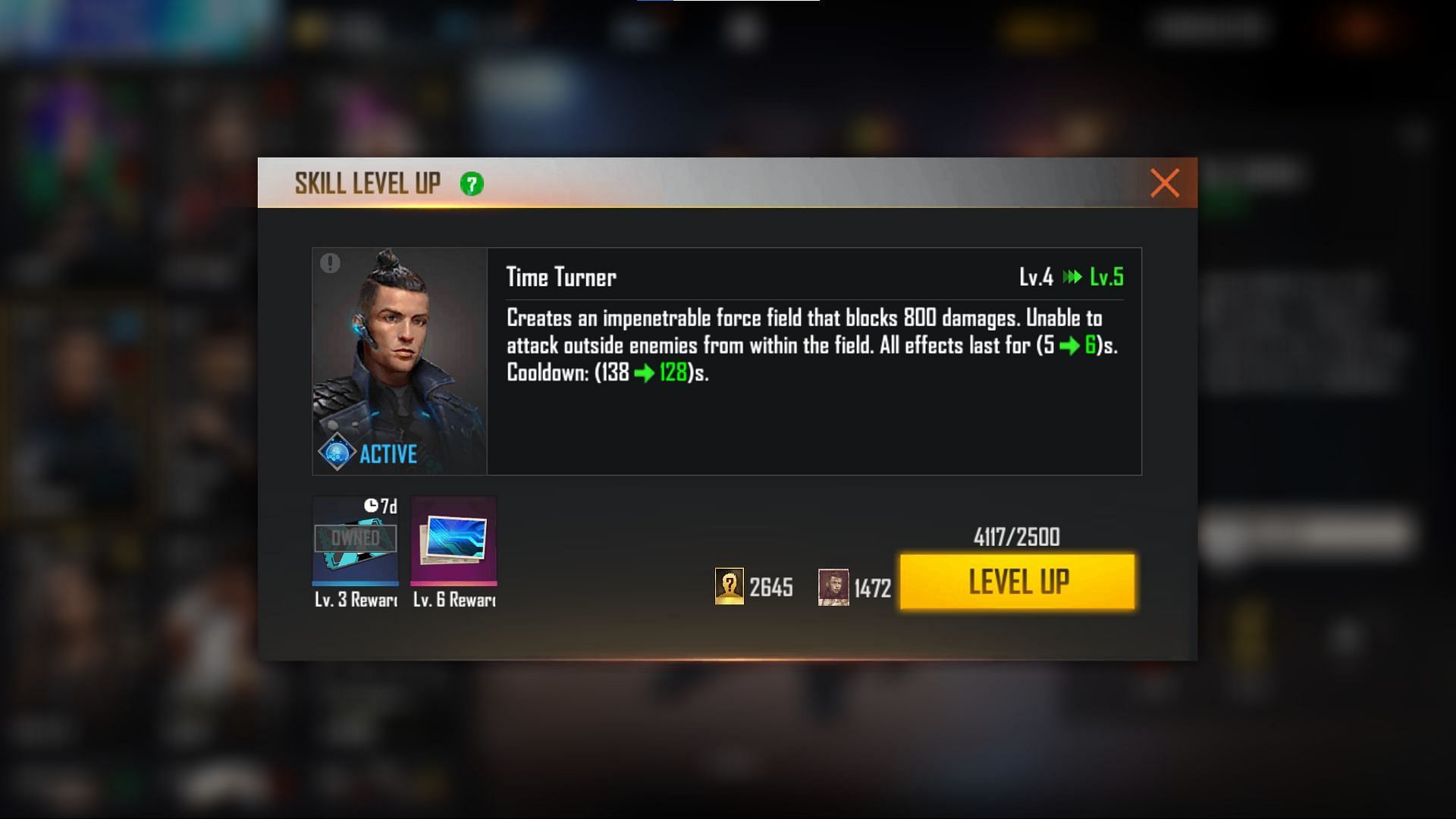Tap the exclamation info icon on portrait
This screenshot has height=819, width=1456.
click(330, 263)
